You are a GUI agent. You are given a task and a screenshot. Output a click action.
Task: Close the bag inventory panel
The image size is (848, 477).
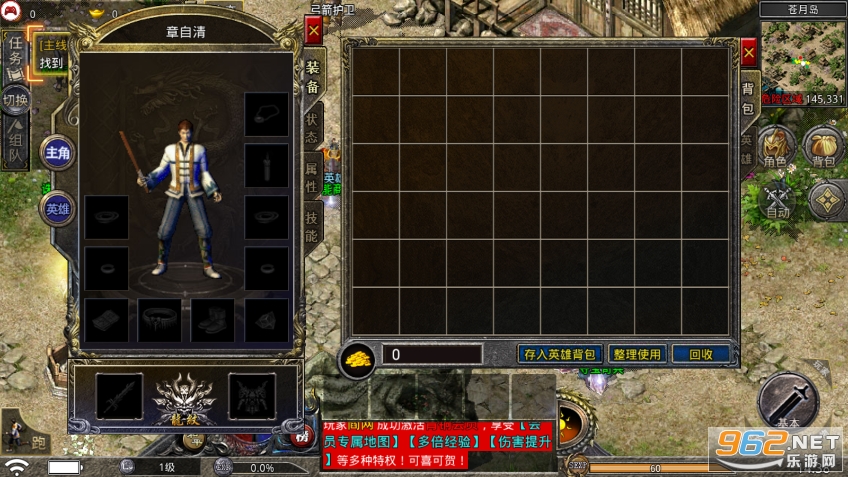[748, 53]
